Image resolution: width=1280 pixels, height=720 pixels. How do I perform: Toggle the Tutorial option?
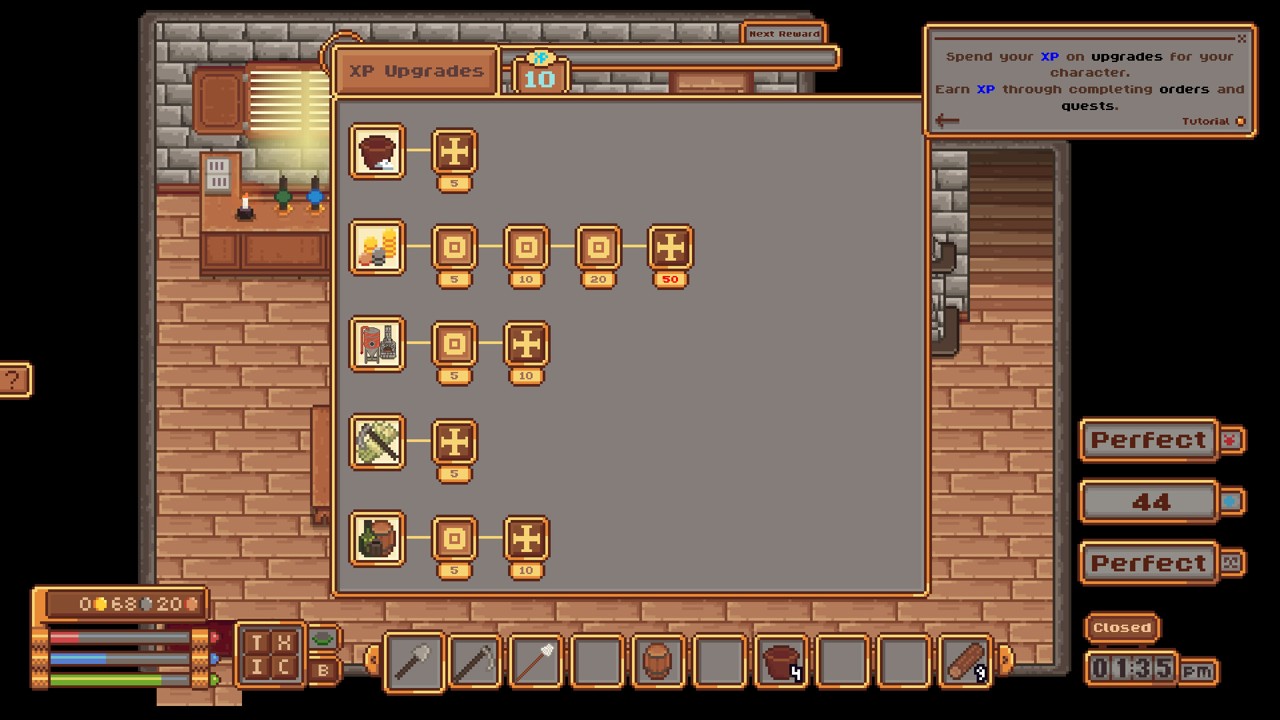click(1240, 122)
